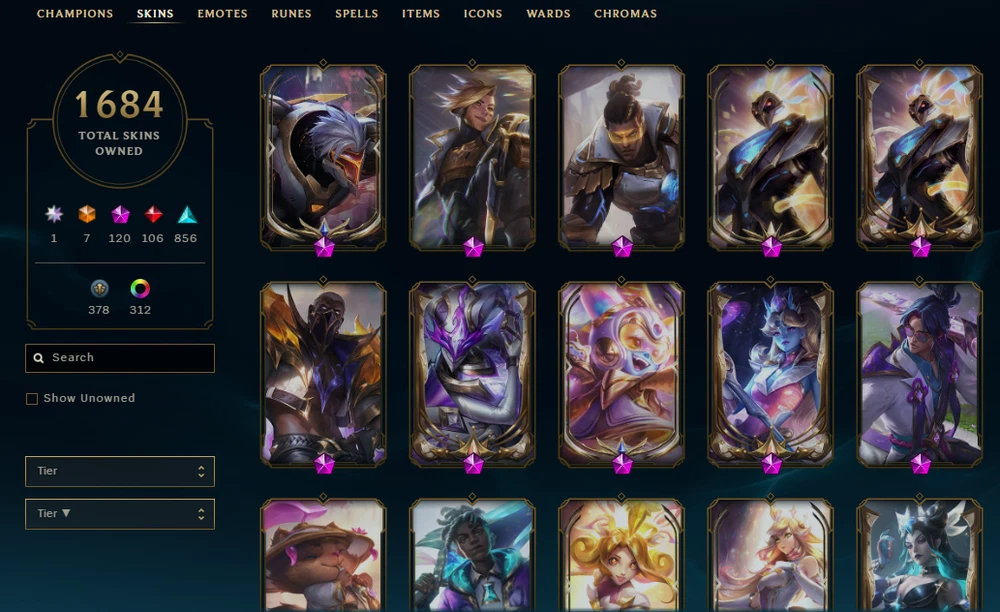View the Chromas tab

point(625,14)
